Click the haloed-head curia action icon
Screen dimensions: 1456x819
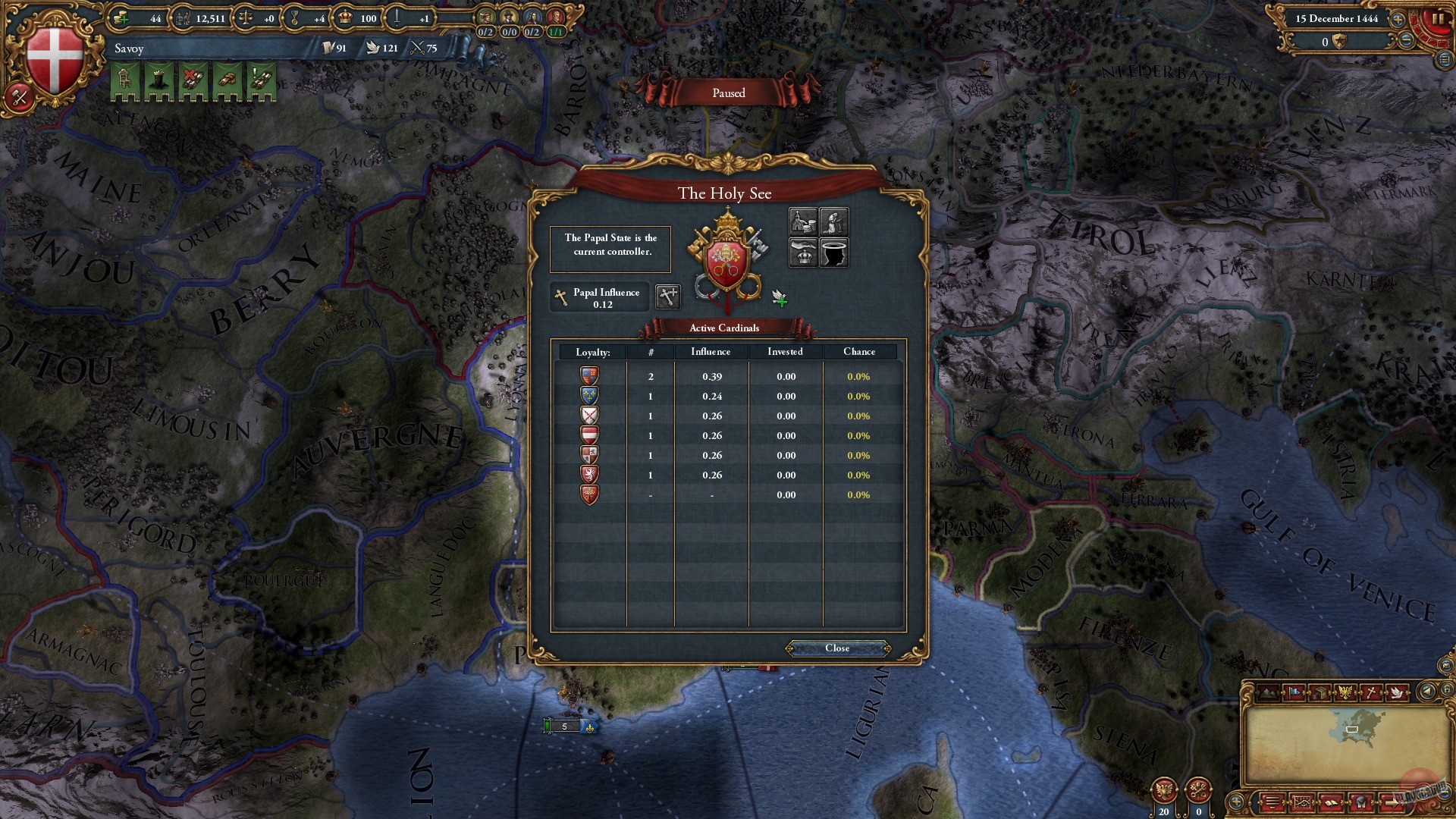click(835, 253)
